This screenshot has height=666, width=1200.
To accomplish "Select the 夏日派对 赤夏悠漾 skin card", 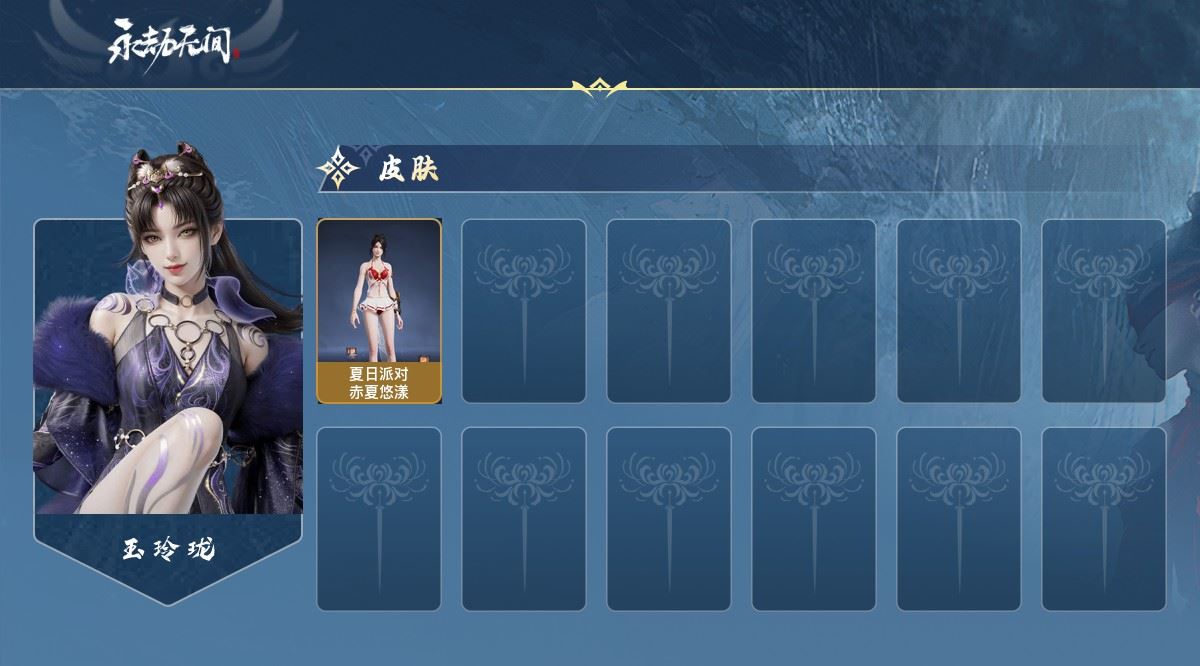I will pos(379,311).
